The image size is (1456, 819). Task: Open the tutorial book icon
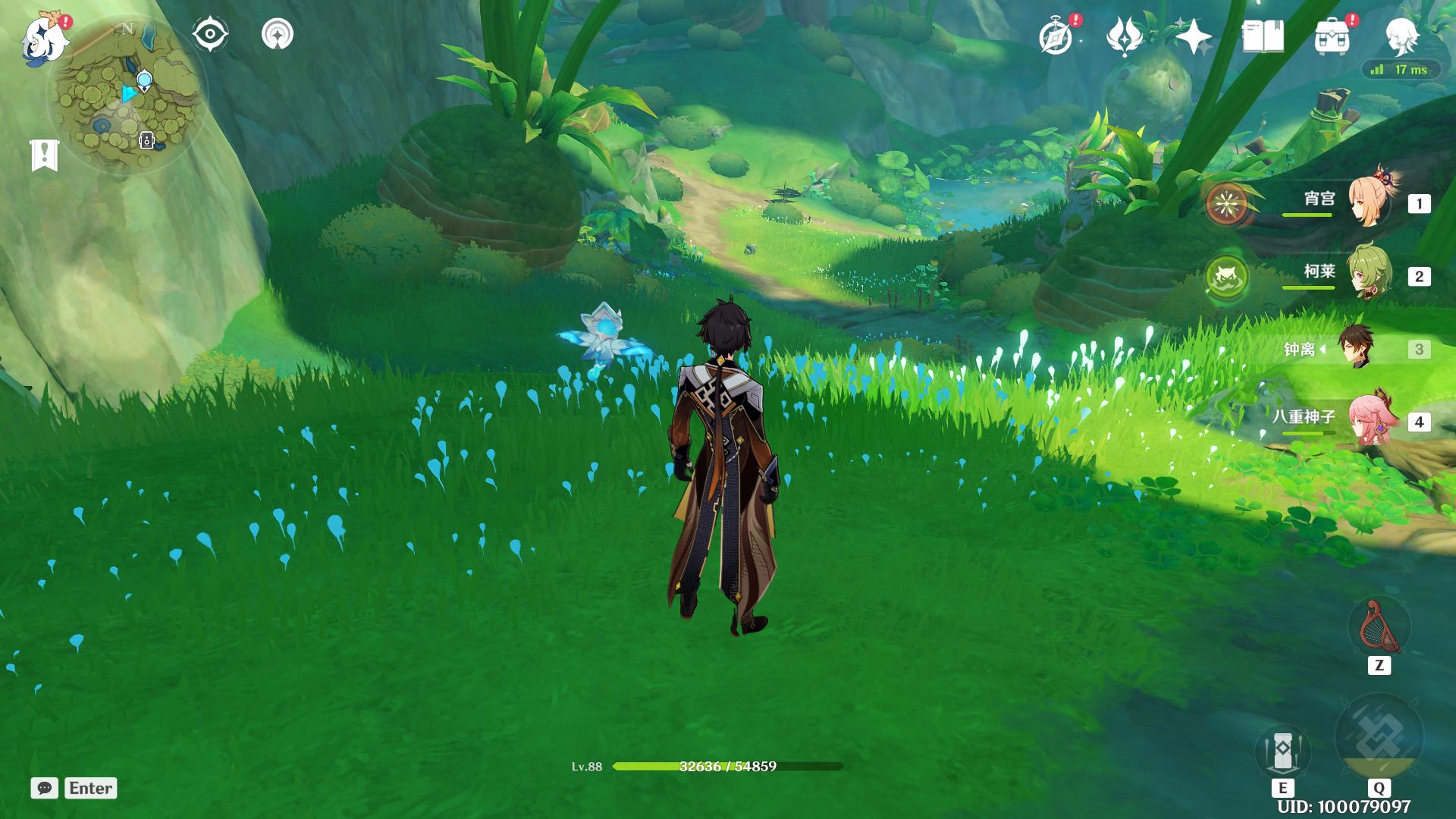pos(1263,36)
